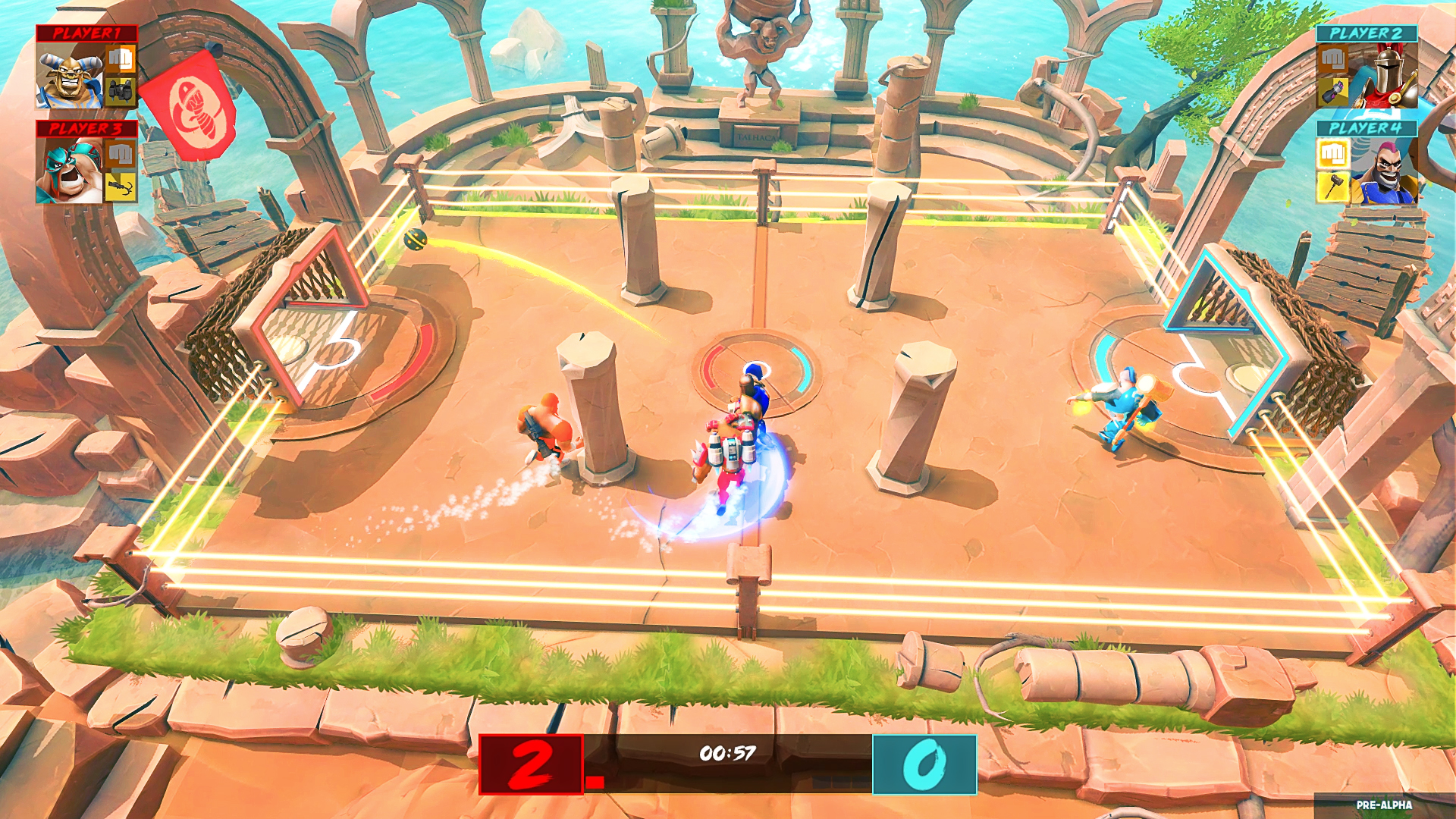Select Player 1's fist punch ability icon
This screenshot has height=819, width=1456.
tap(121, 61)
